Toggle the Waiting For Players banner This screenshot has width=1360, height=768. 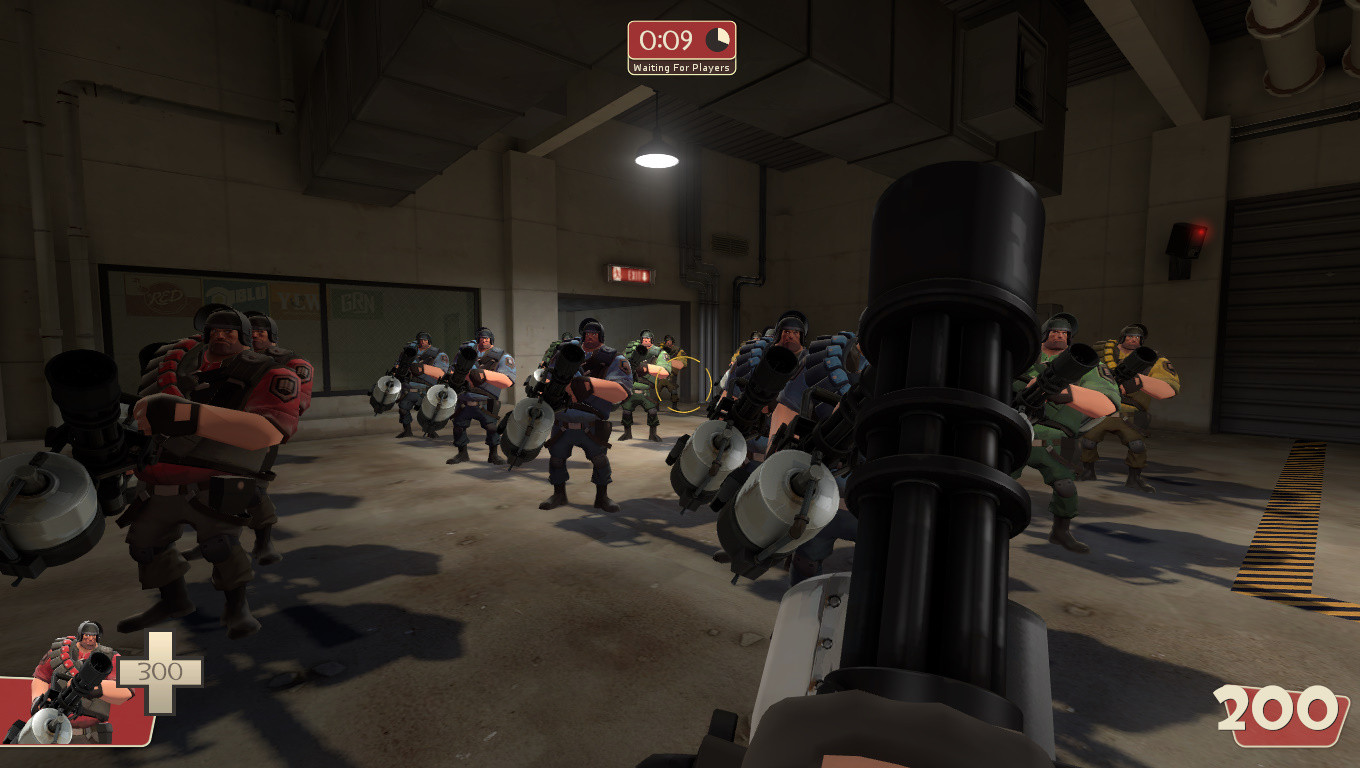tap(682, 66)
